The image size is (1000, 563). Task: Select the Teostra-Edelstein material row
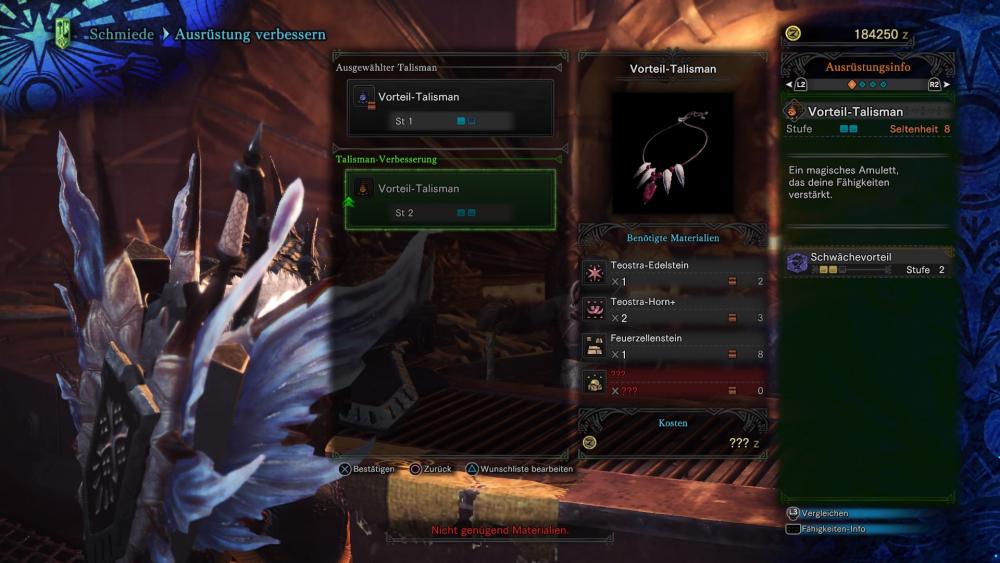(673, 274)
